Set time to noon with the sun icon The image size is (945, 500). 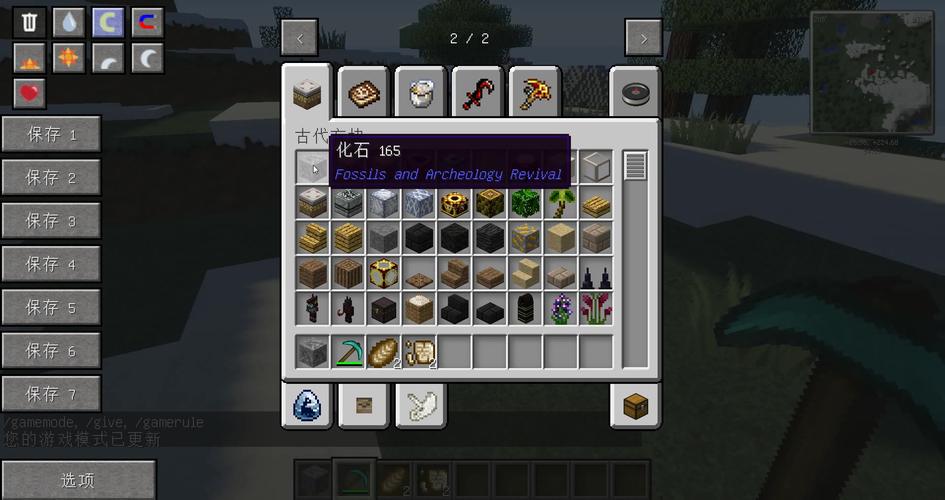(x=69, y=58)
